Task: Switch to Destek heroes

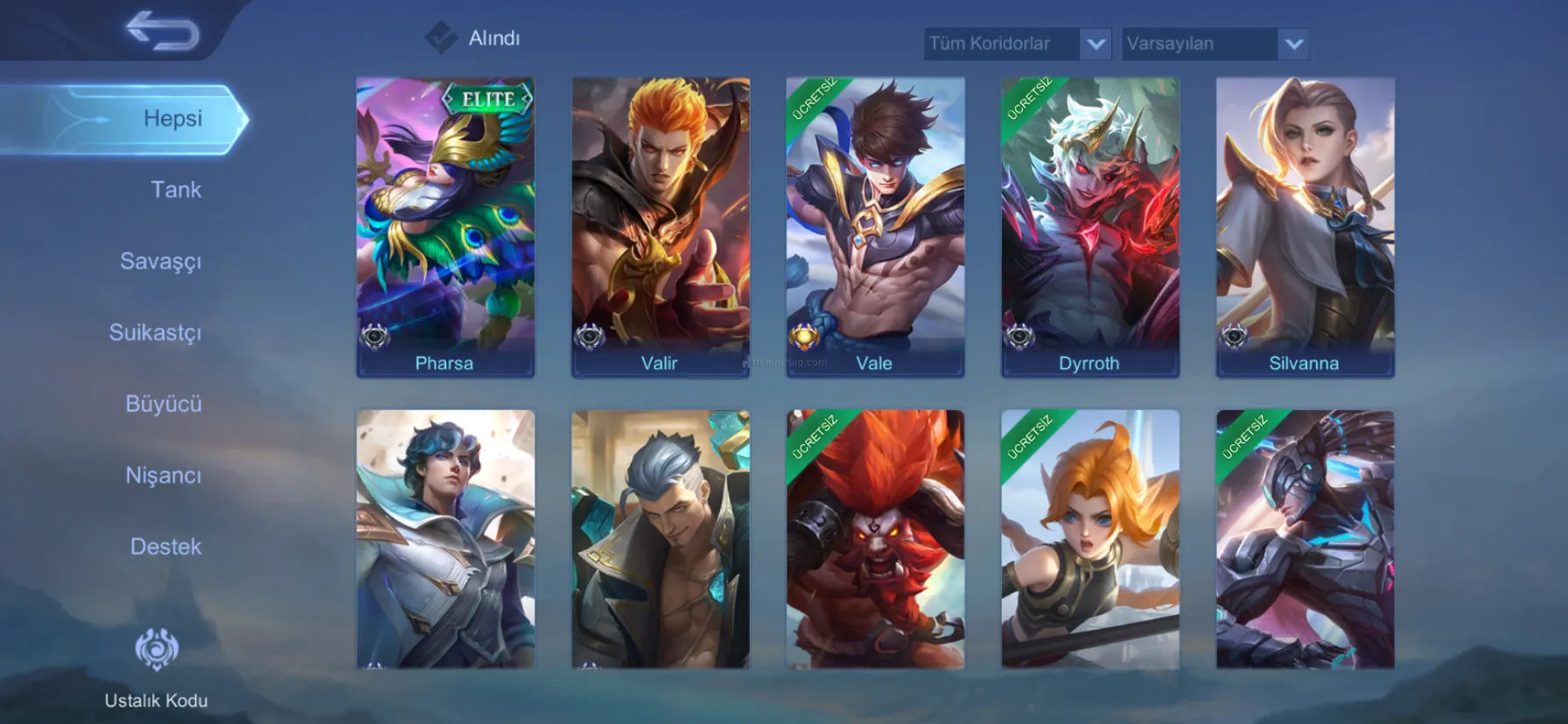Action: click(166, 546)
